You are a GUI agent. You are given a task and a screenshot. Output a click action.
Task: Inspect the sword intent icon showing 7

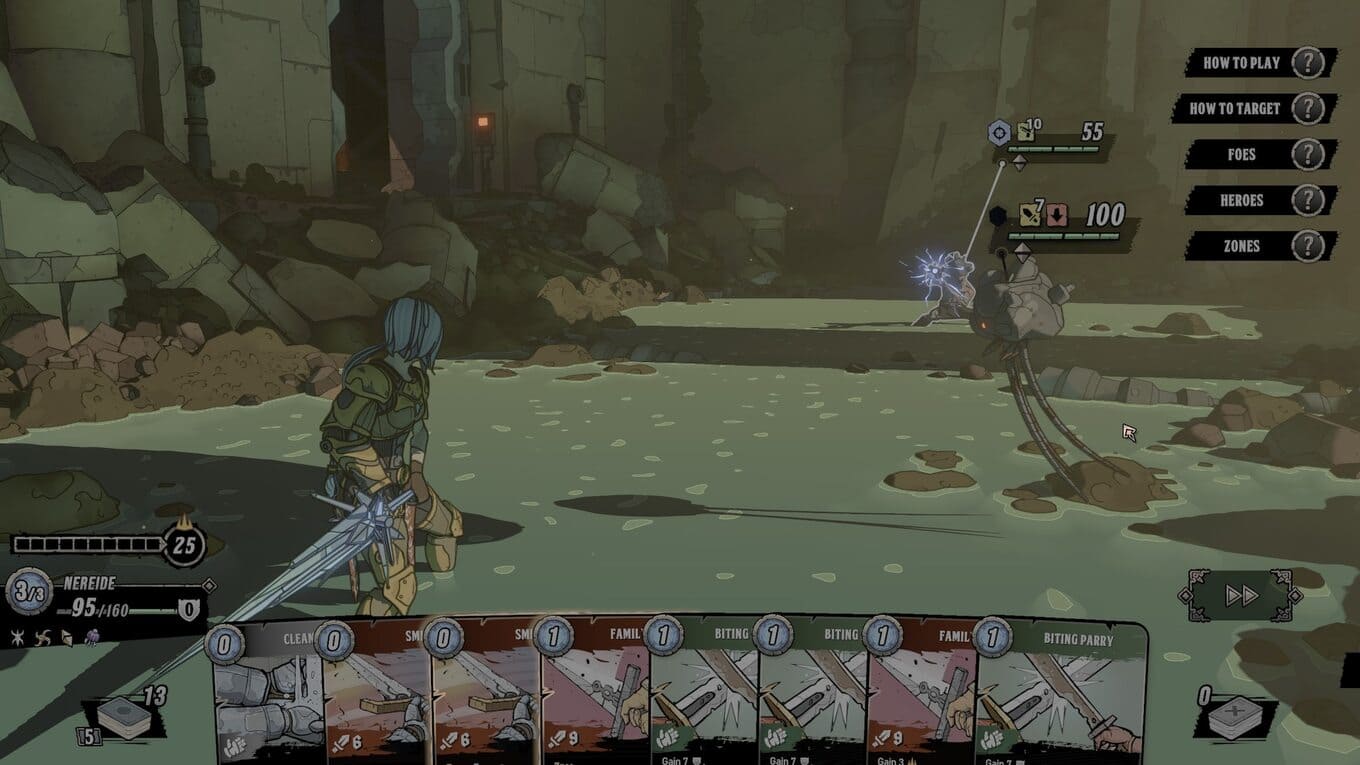point(1031,215)
